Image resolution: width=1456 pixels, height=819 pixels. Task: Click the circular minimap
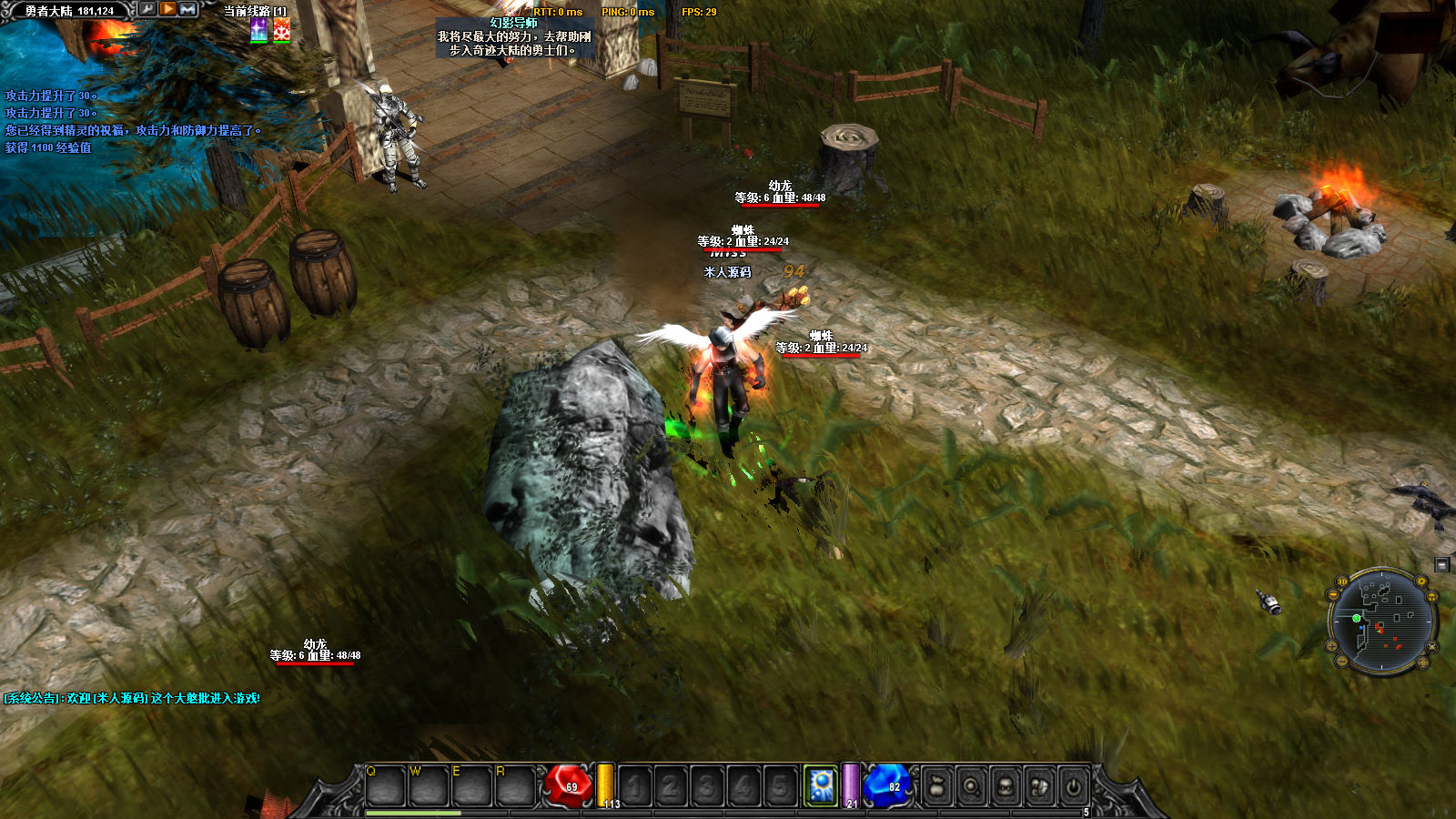[x=1381, y=622]
